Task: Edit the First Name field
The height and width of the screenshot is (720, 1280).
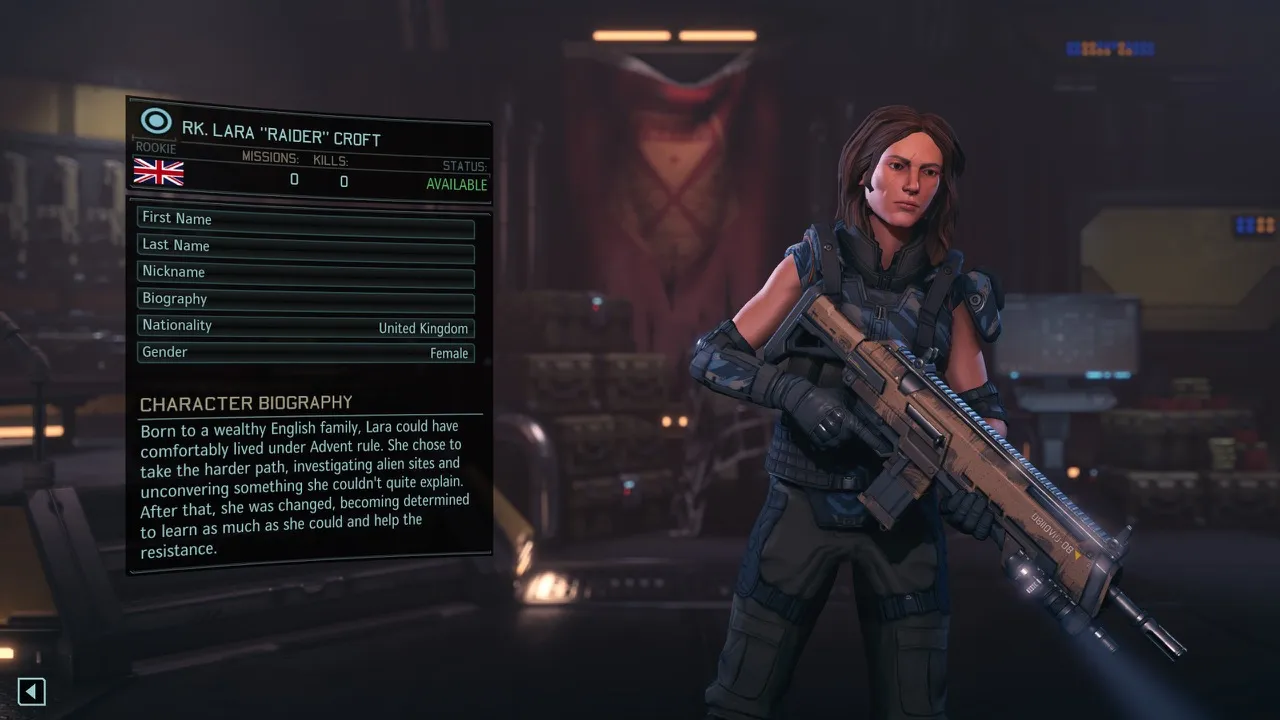Action: [x=305, y=220]
